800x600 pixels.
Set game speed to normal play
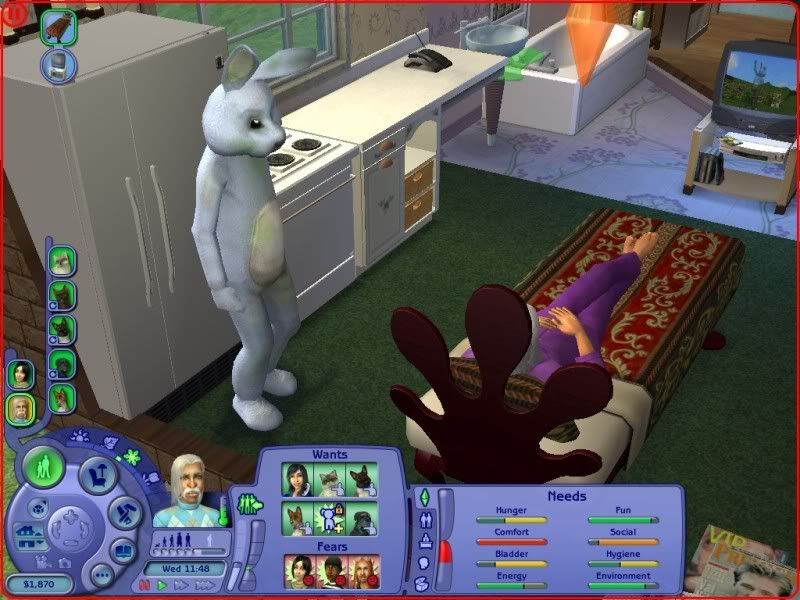[x=159, y=587]
